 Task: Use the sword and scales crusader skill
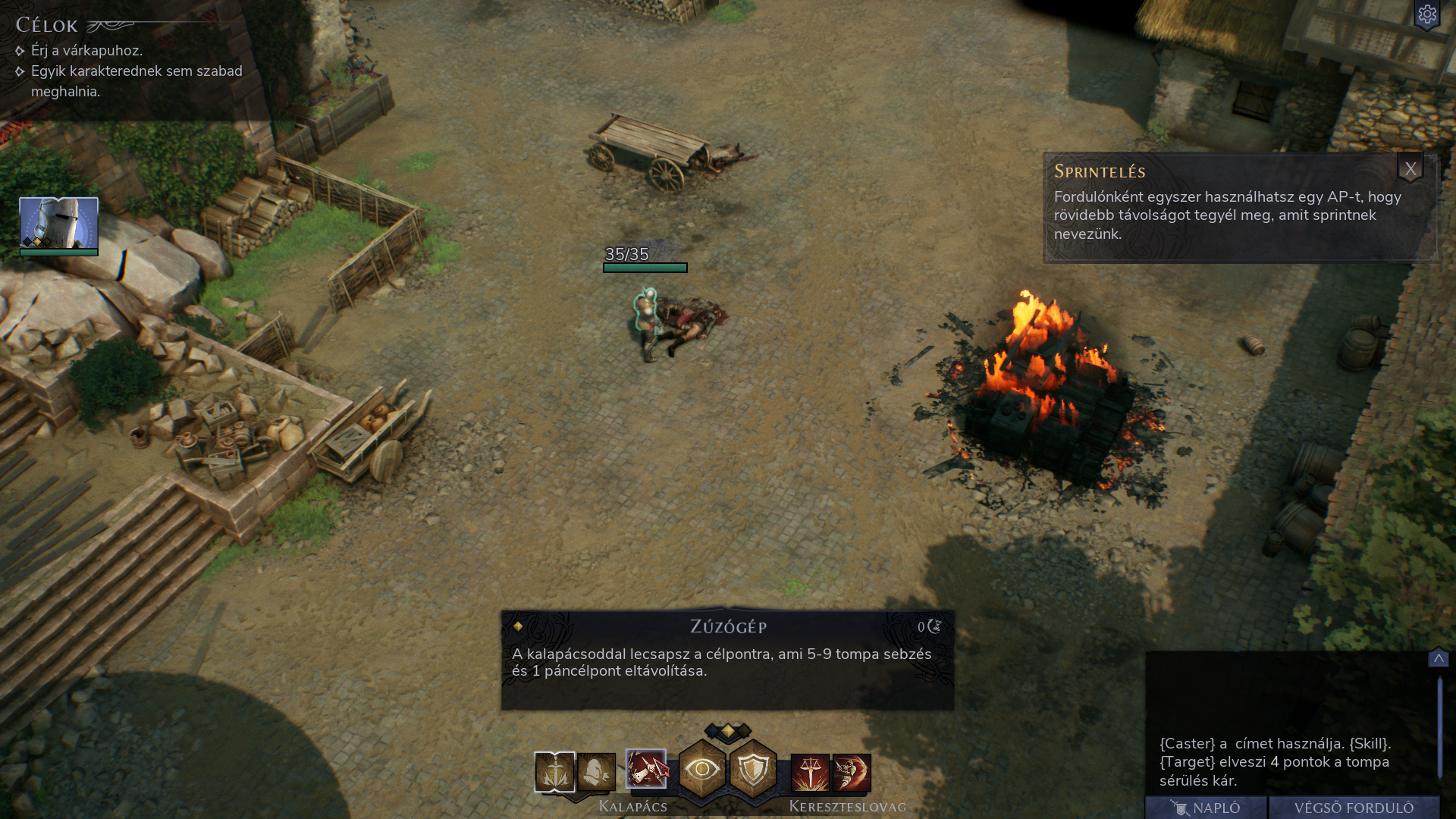(810, 773)
